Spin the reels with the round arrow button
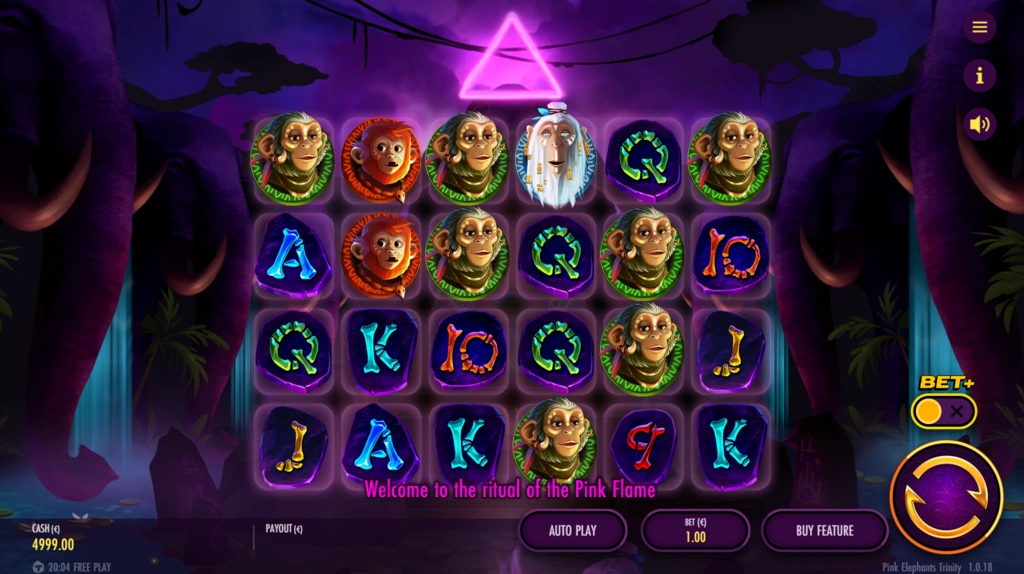The height and width of the screenshot is (574, 1024). pyautogui.click(x=945, y=497)
